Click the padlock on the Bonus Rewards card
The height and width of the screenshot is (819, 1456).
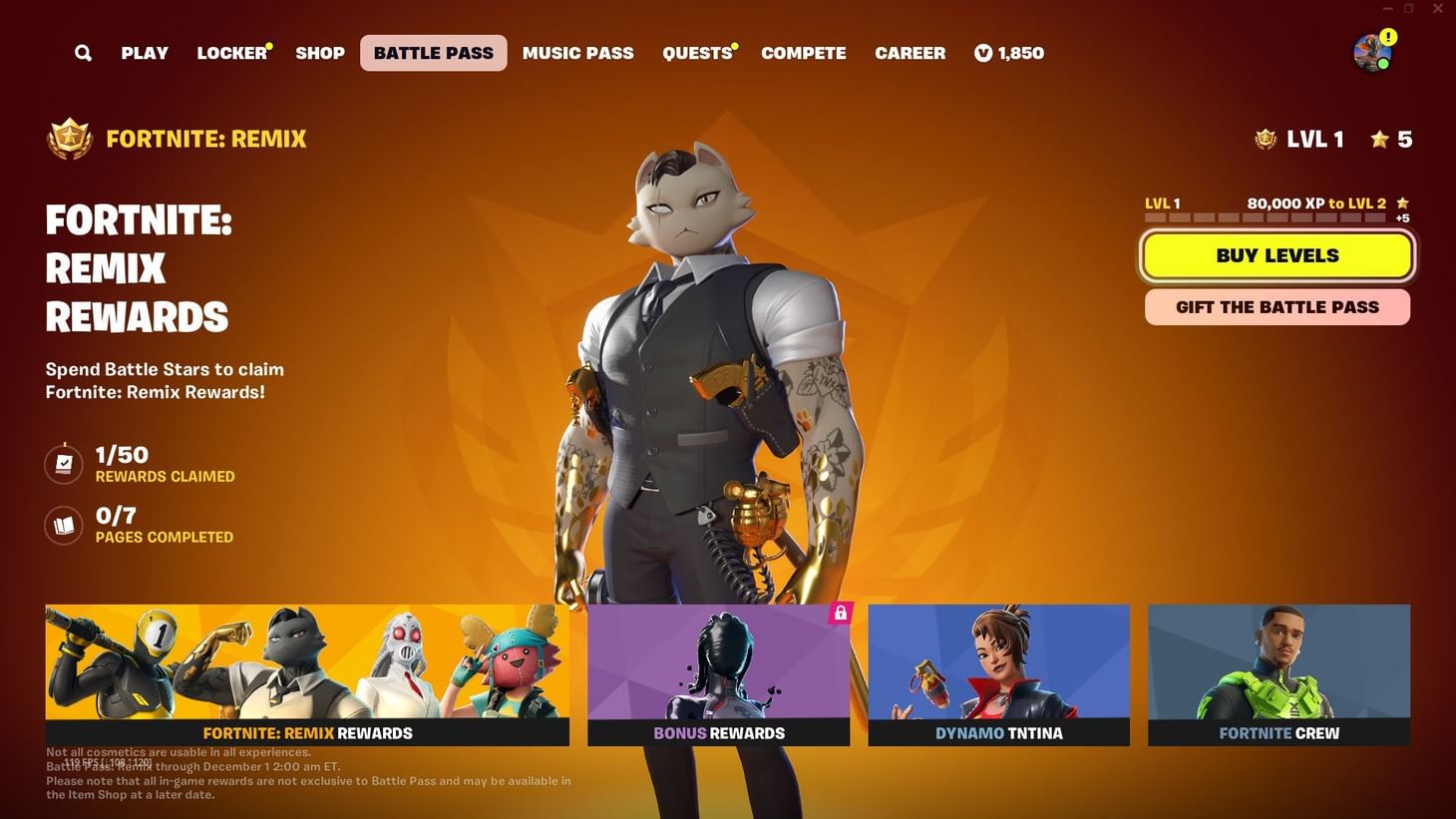(841, 614)
